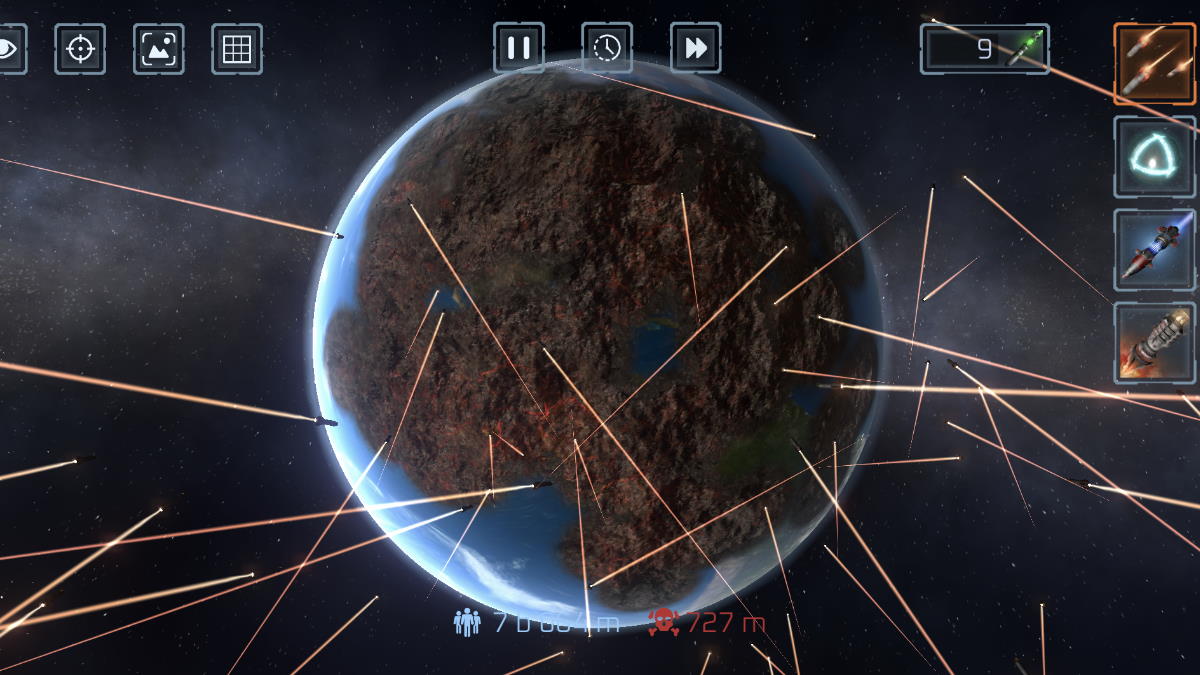Activate fast forward
Screen dimensions: 1200x675
tap(695, 48)
